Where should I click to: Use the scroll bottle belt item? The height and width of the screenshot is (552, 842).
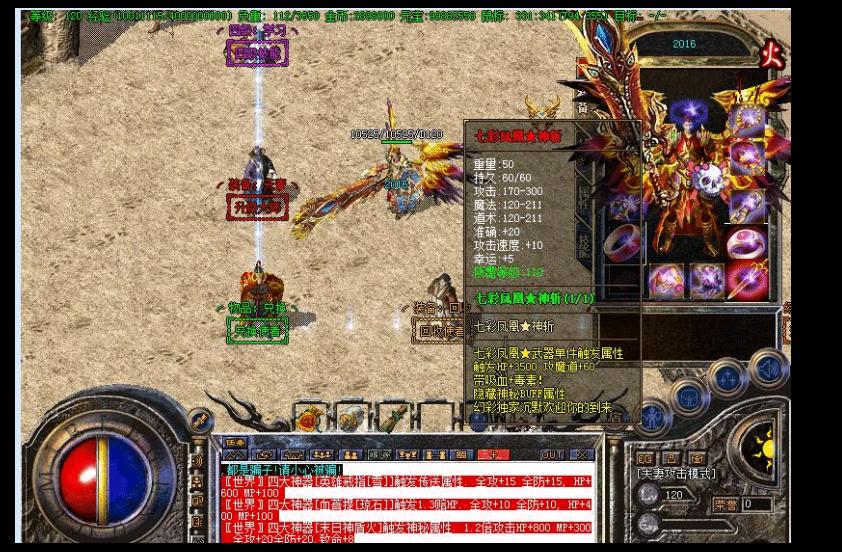point(348,418)
